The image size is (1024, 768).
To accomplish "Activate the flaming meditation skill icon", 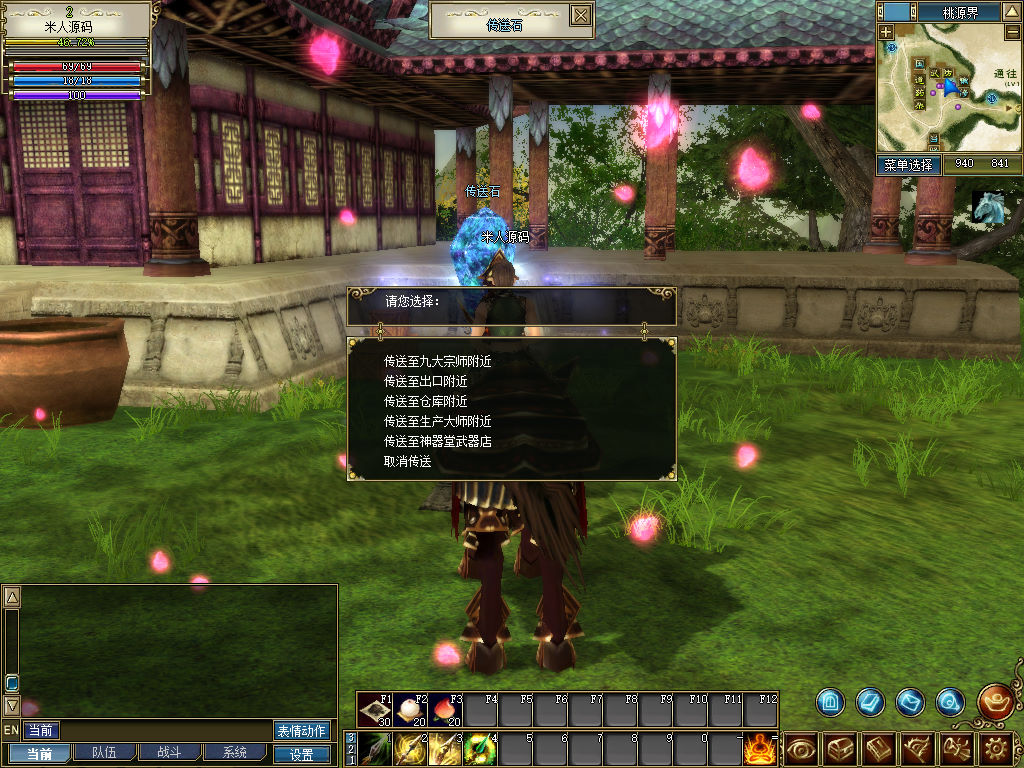I will pos(761,748).
